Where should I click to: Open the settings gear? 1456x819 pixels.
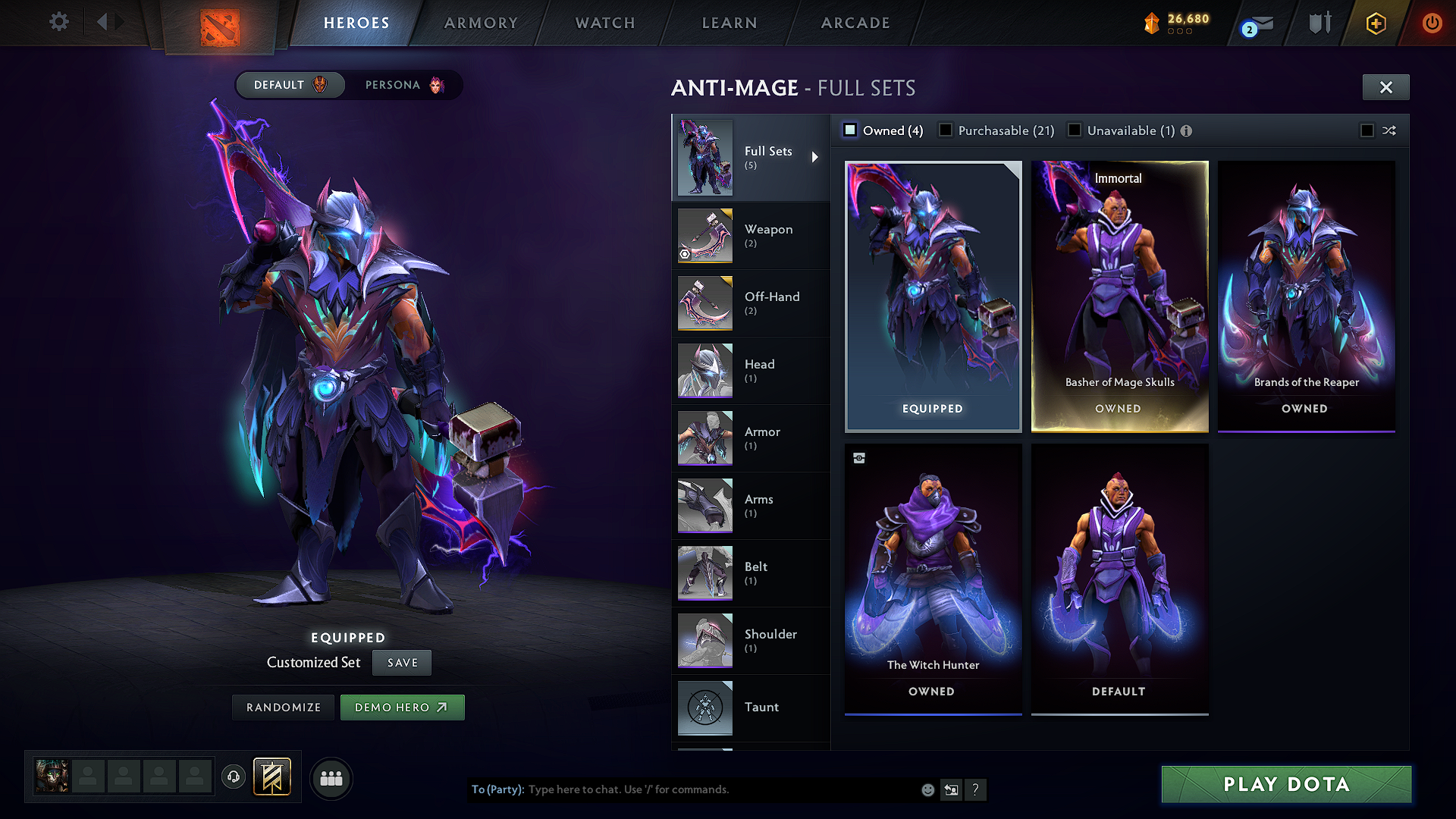pos(59,22)
